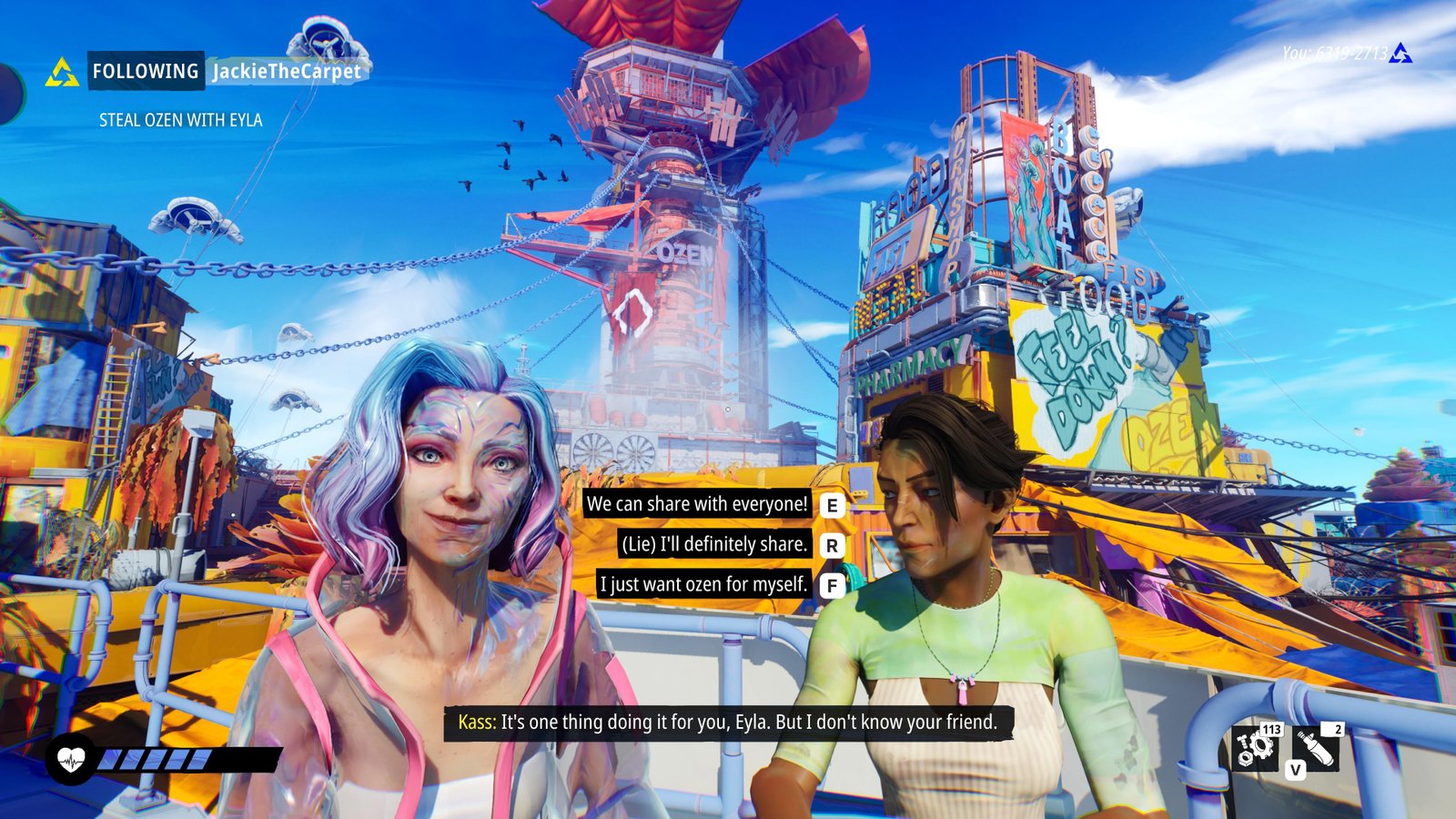The image size is (1456, 819).
Task: Open the "Steal Ozen with Eyla" objective
Action: 180,120
